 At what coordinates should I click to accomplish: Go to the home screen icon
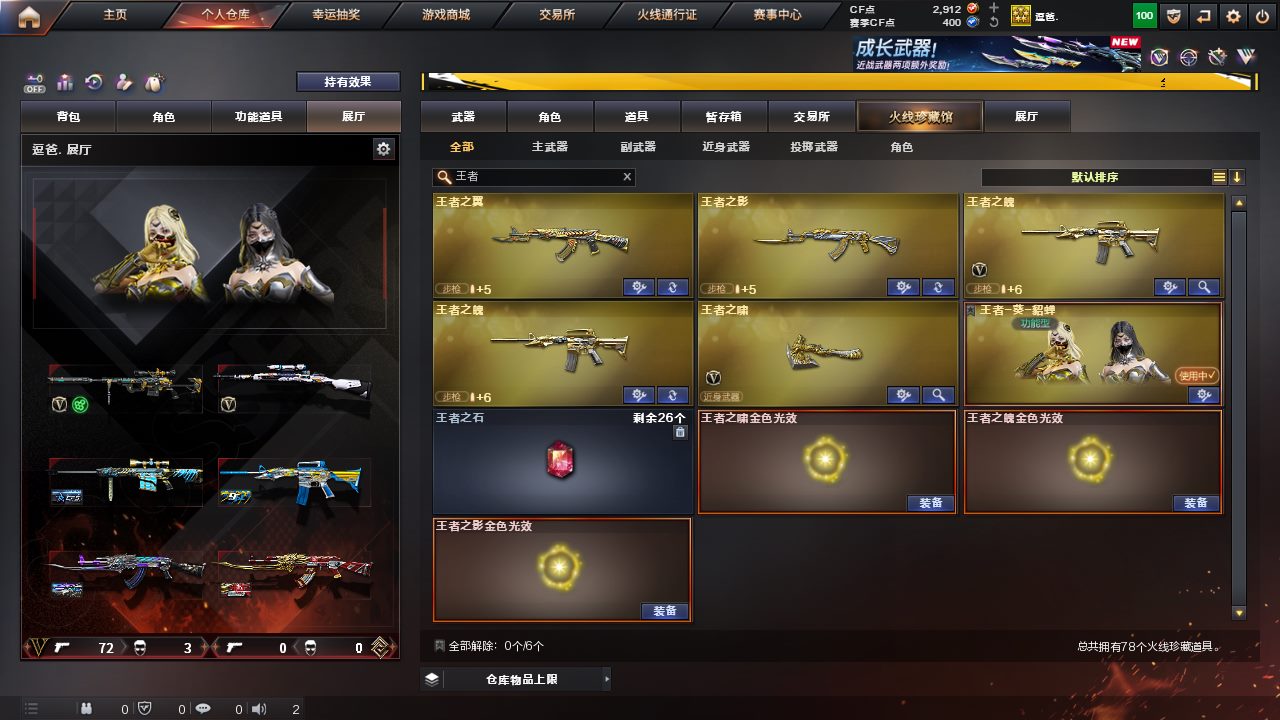pyautogui.click(x=29, y=16)
